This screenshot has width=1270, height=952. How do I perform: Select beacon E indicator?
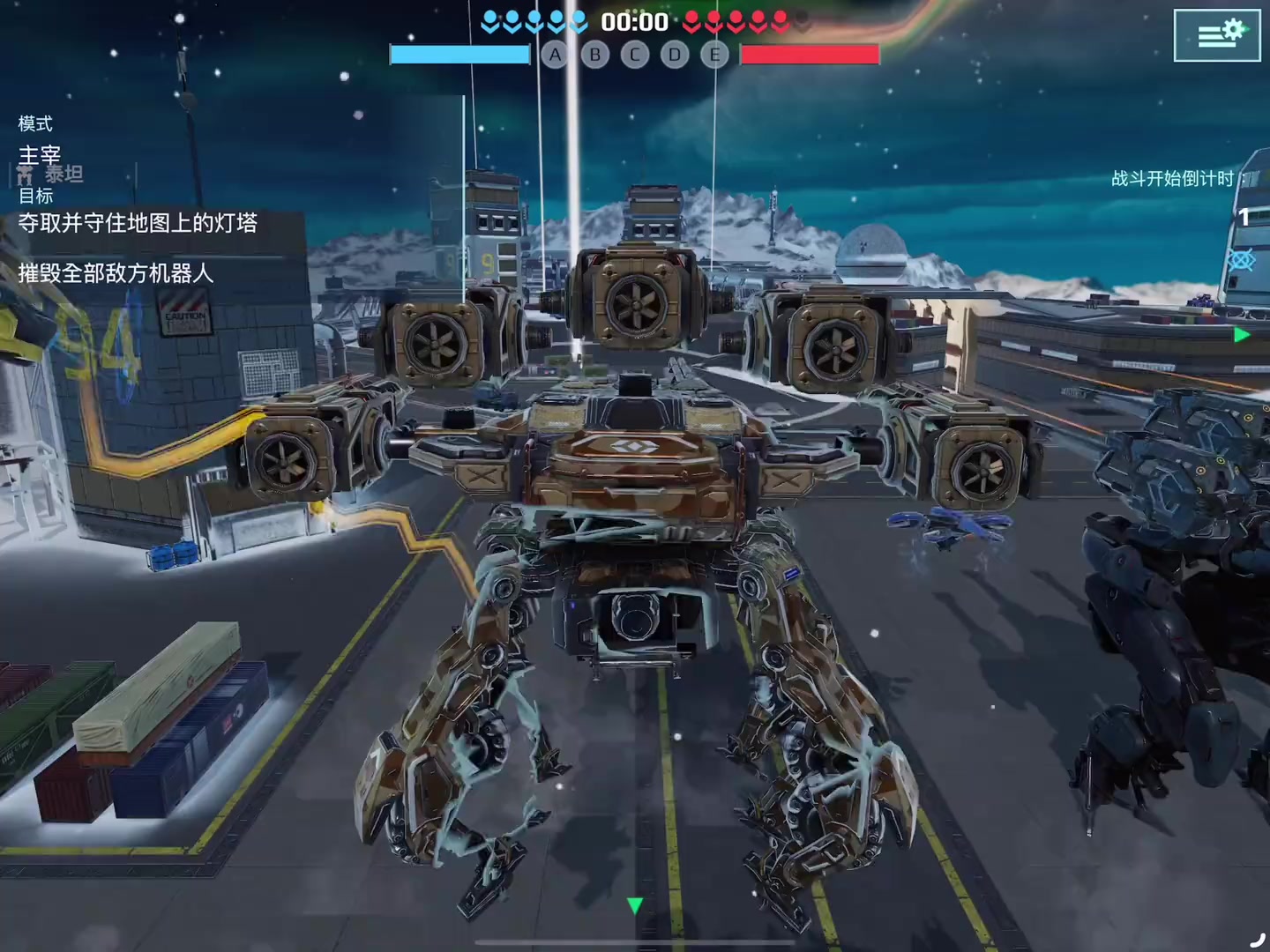point(714,56)
